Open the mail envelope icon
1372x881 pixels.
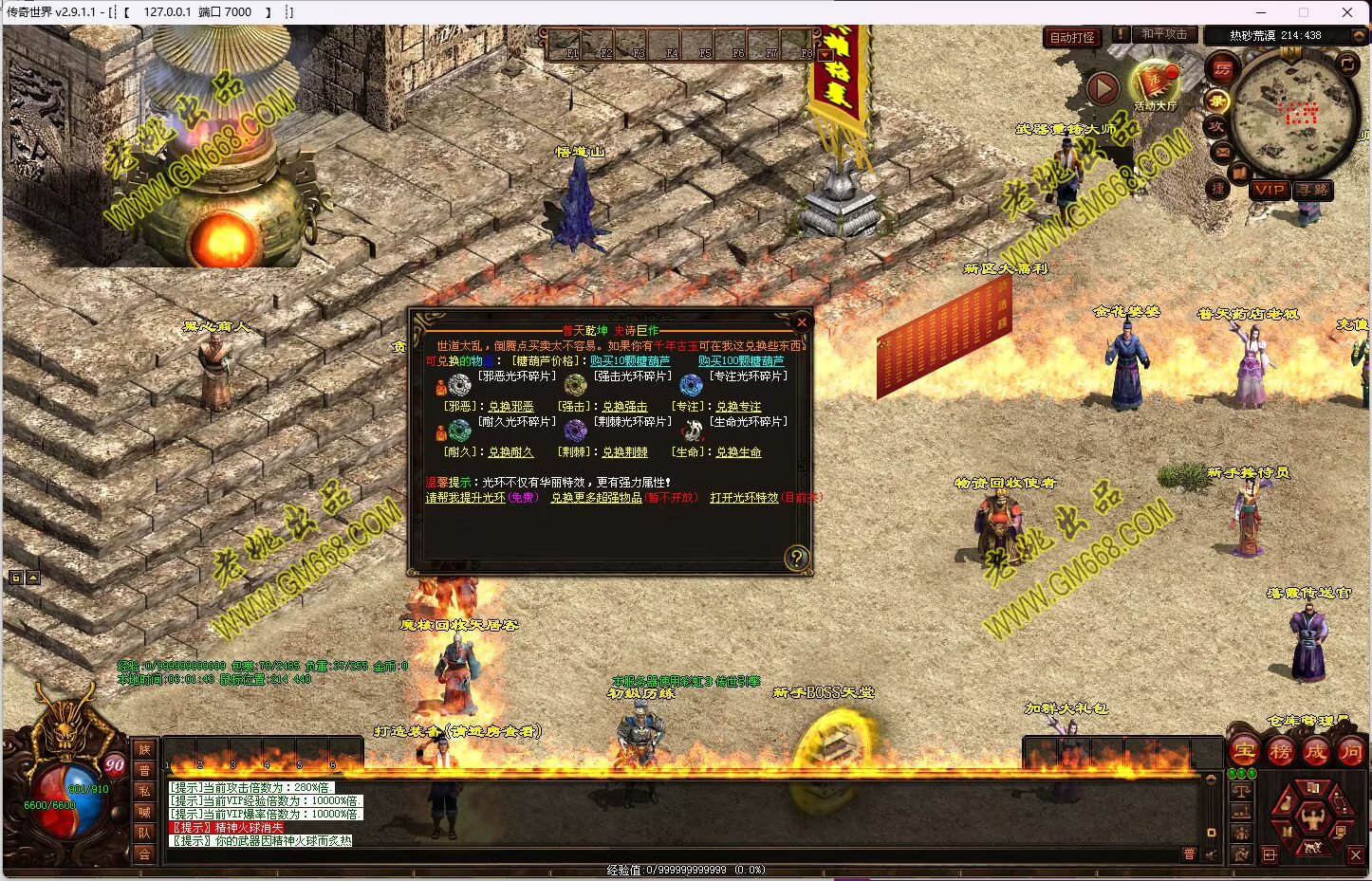click(1221, 151)
